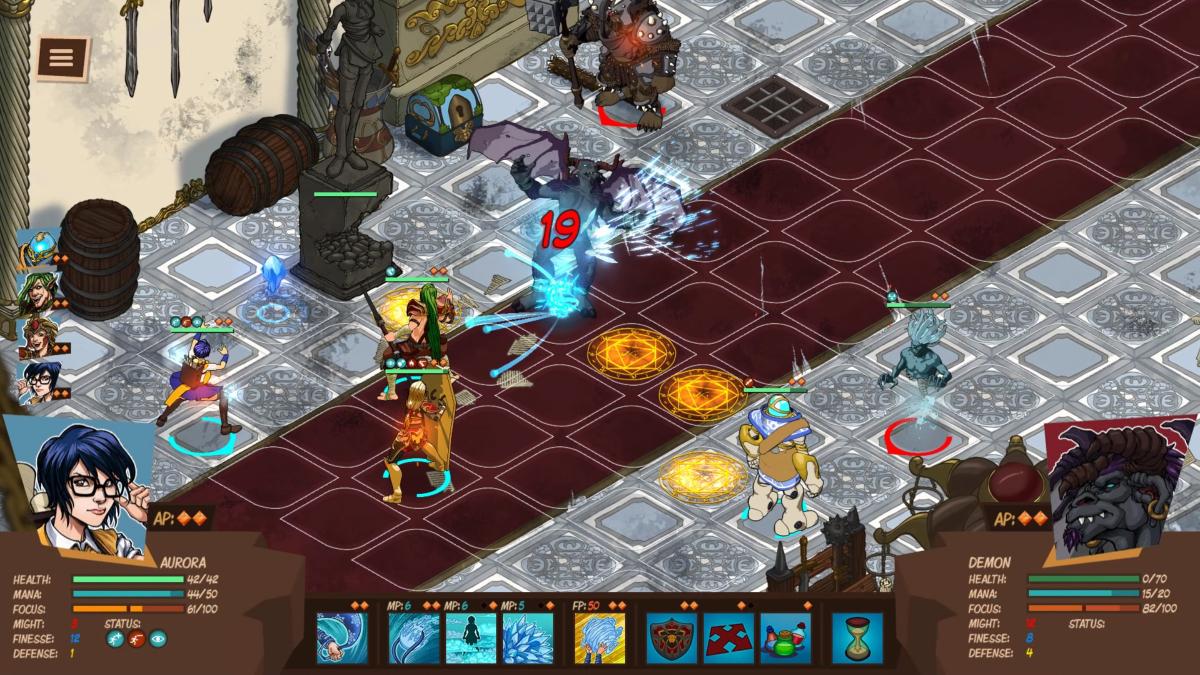Image resolution: width=1200 pixels, height=675 pixels.
Task: Select the red-gem helmeted warrior turn portrait
Action: (36, 336)
